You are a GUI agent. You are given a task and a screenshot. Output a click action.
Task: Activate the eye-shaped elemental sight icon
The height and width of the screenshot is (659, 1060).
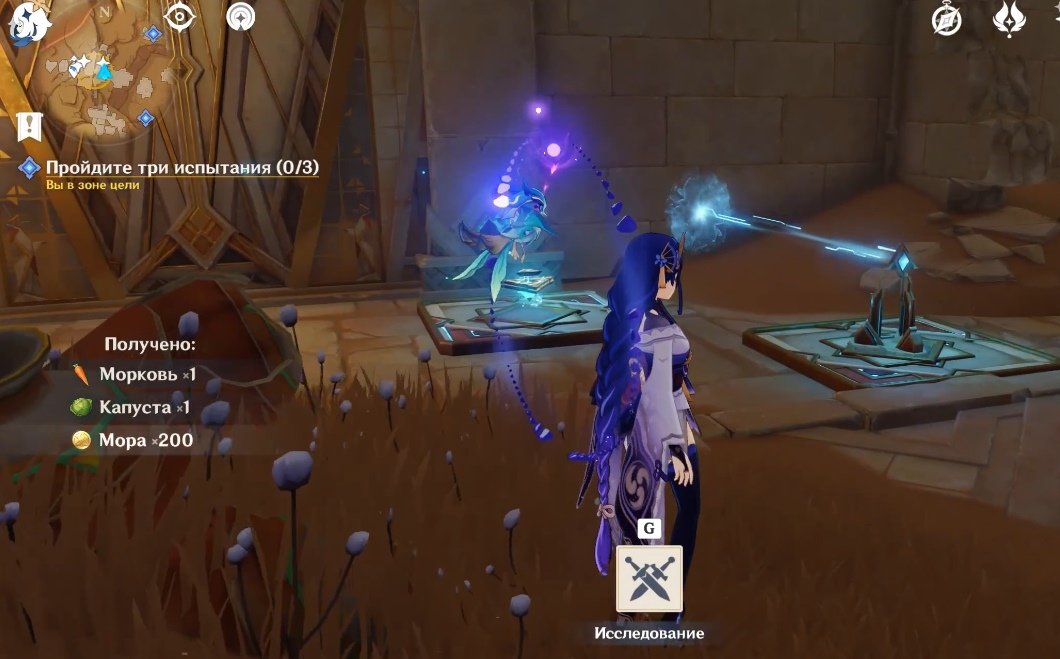coord(180,17)
